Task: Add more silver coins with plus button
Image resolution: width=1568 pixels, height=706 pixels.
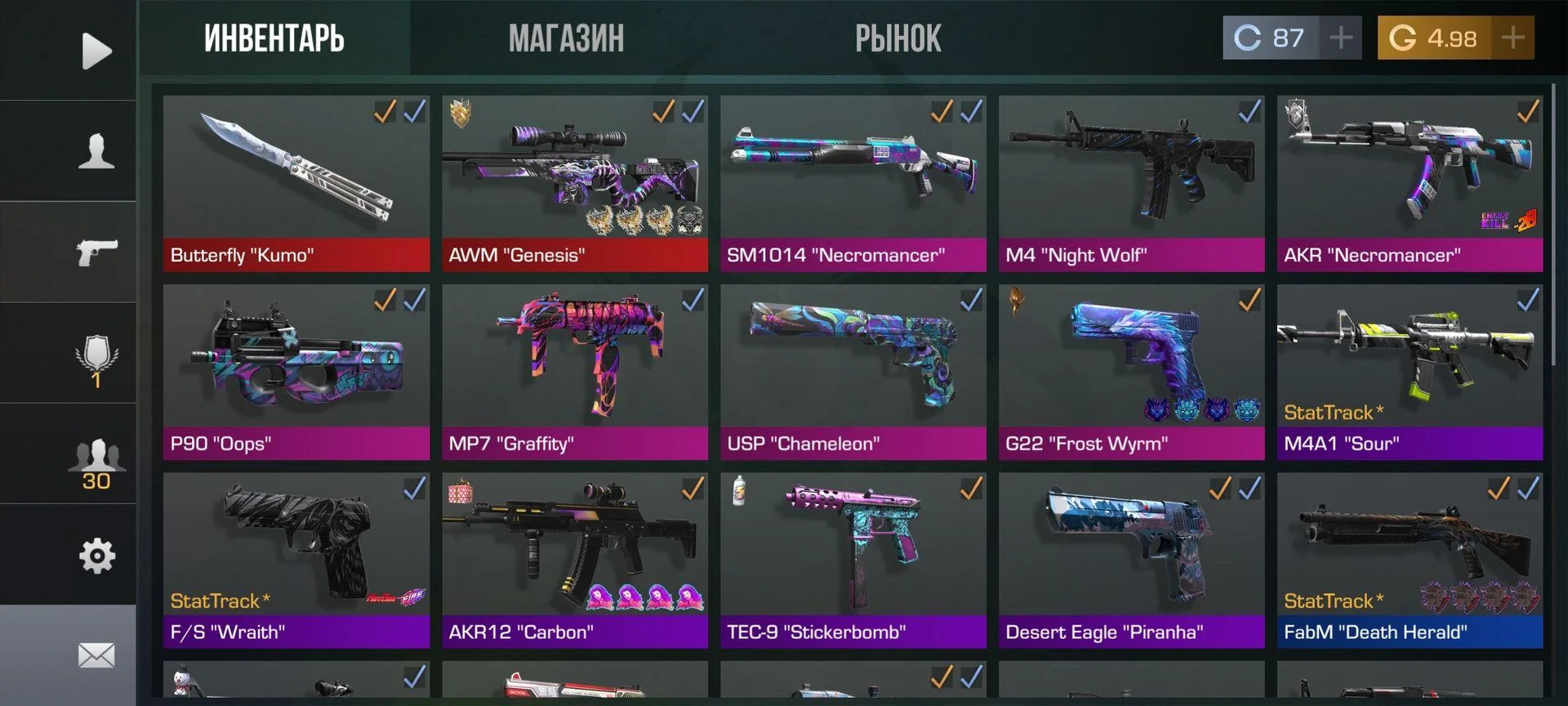Action: coord(1340,38)
